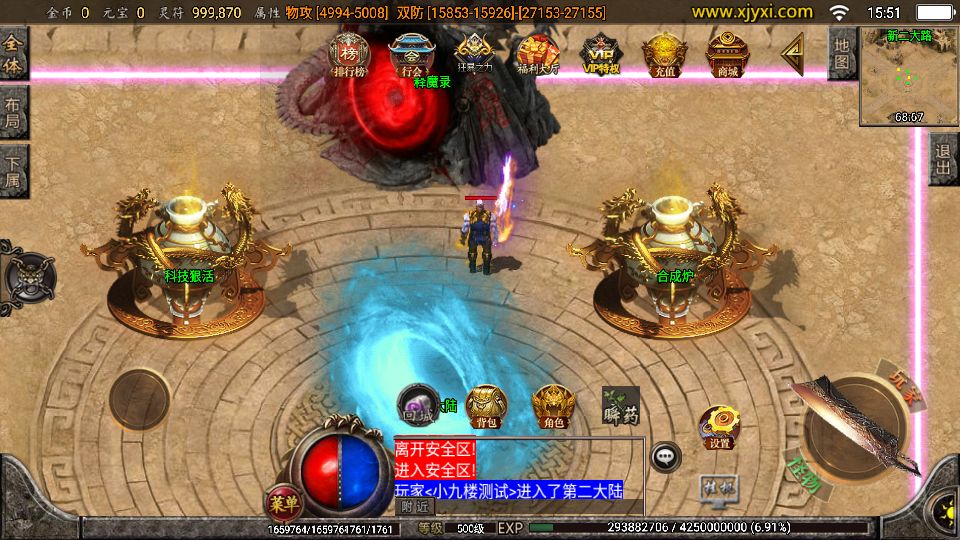The image size is (960, 540).
Task: Open the 商城 shop
Action: click(x=727, y=55)
